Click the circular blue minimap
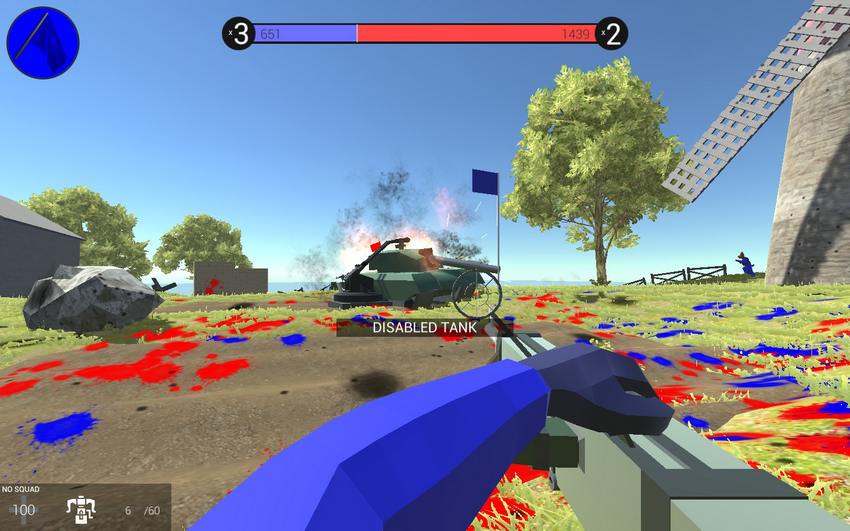The width and height of the screenshot is (850, 531). click(43, 43)
